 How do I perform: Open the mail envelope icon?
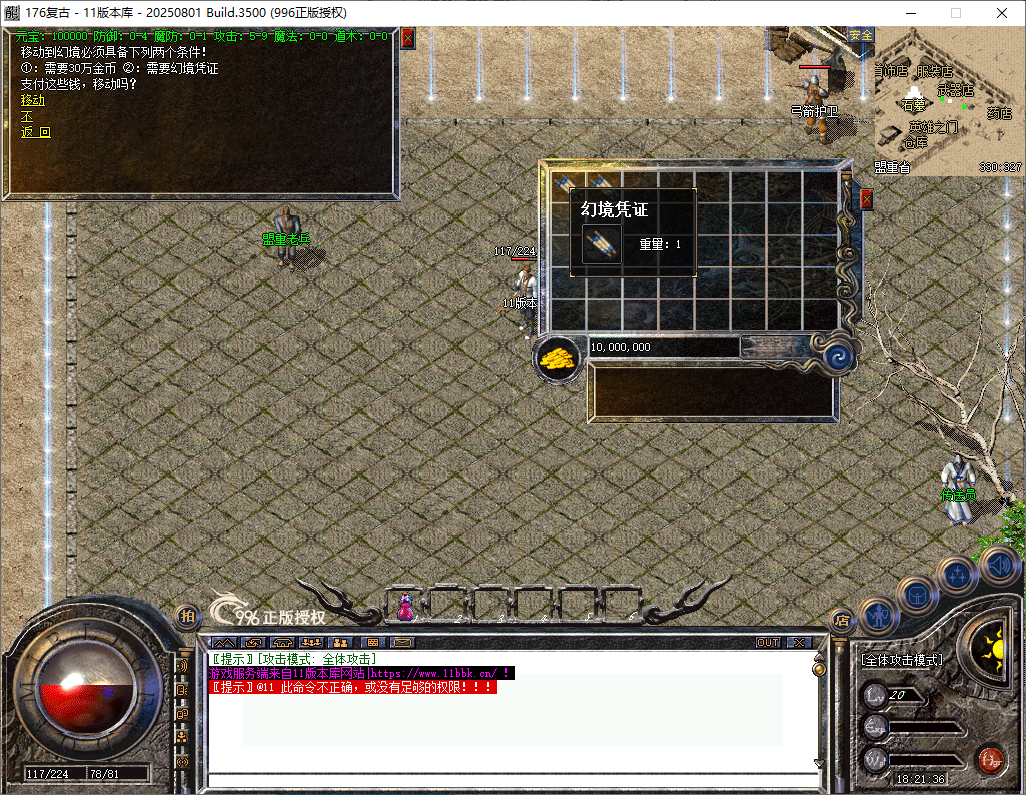(x=402, y=642)
